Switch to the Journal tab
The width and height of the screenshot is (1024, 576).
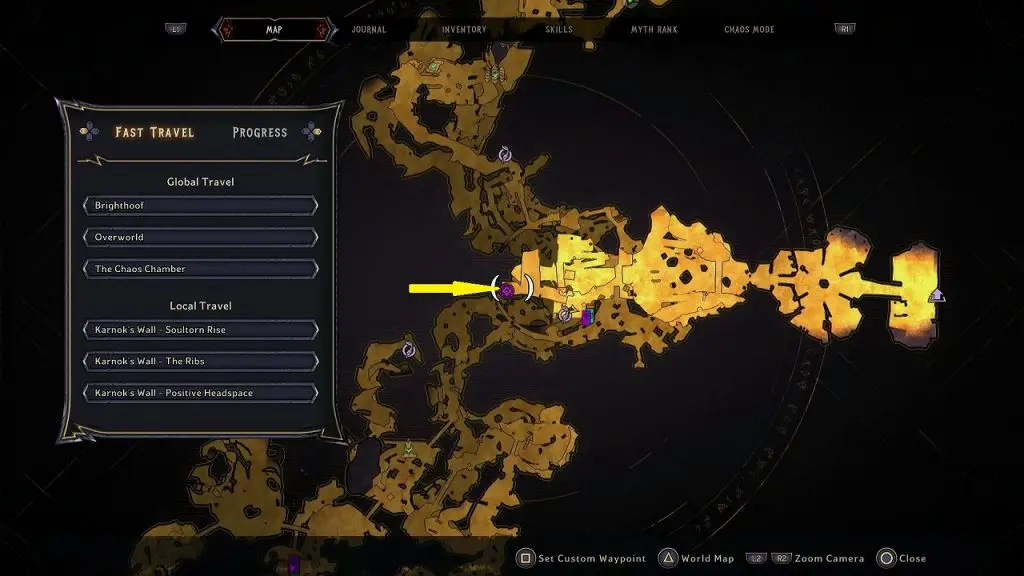point(369,30)
